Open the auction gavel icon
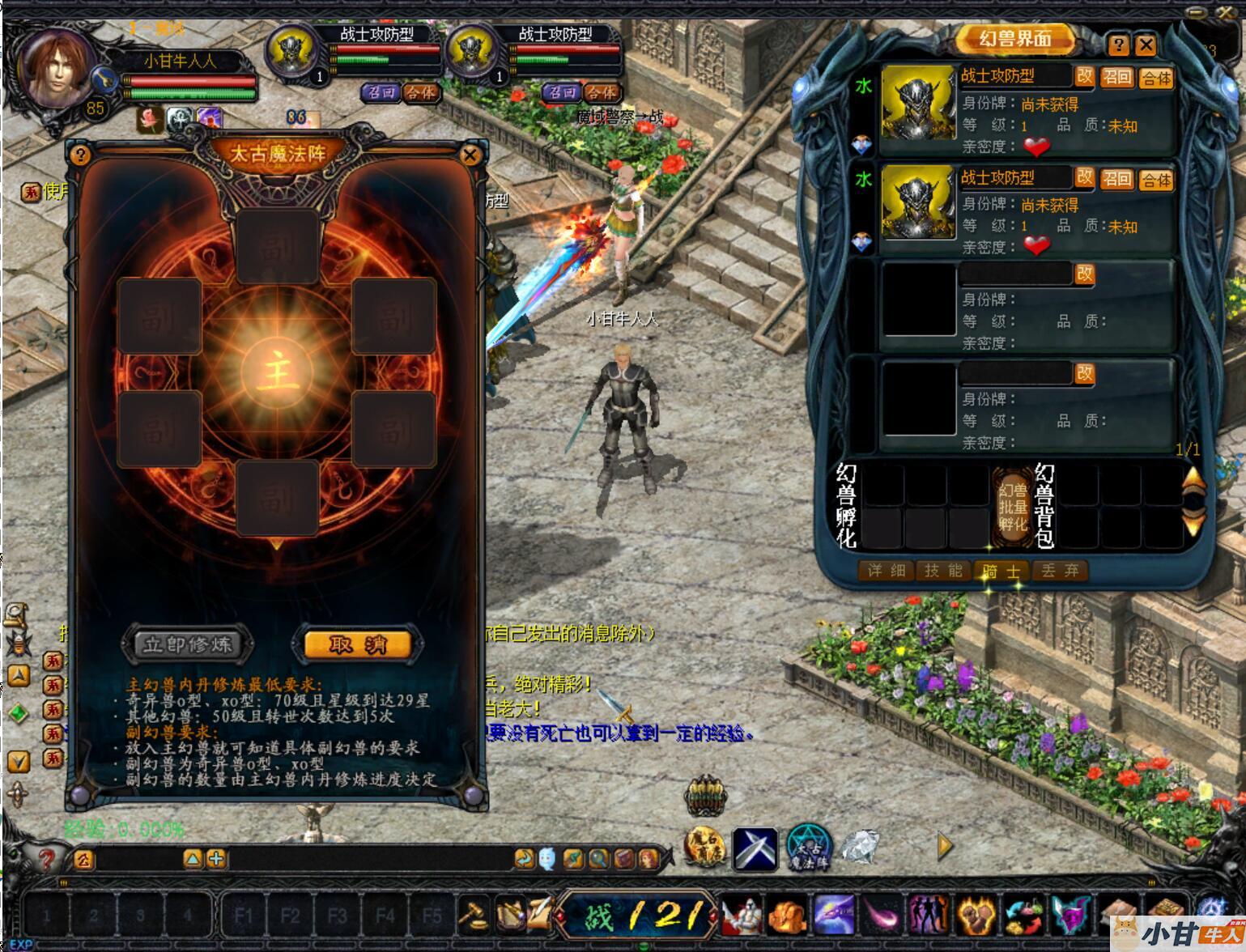 pyautogui.click(x=472, y=916)
